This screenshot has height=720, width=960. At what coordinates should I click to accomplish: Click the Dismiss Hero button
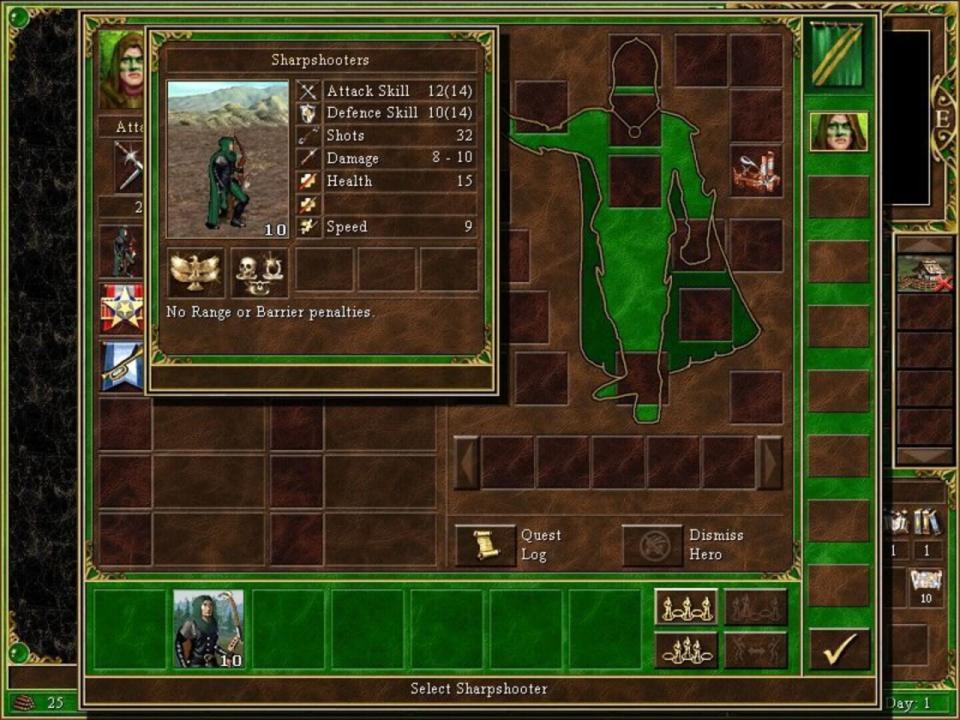tap(652, 545)
